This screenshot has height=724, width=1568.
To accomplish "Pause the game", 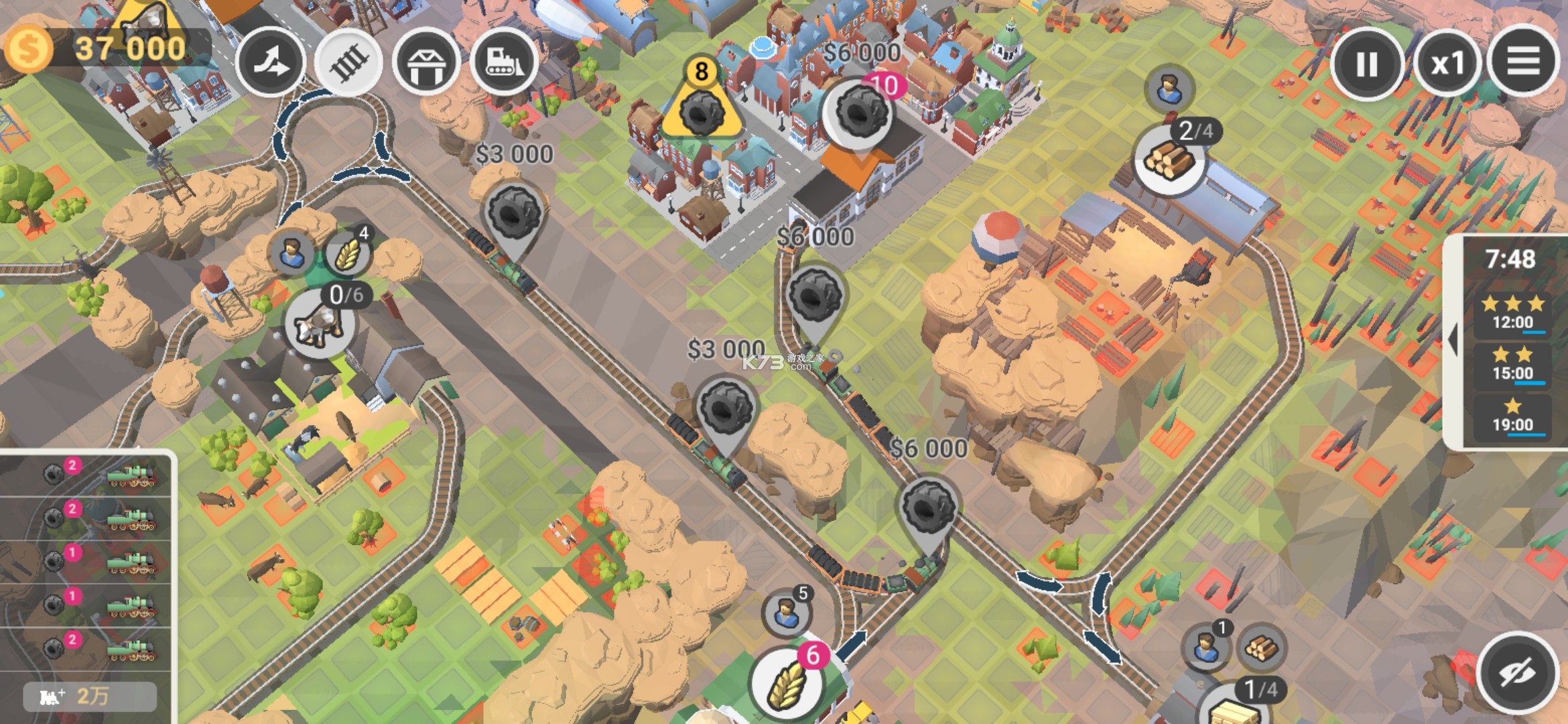I will 1367,62.
